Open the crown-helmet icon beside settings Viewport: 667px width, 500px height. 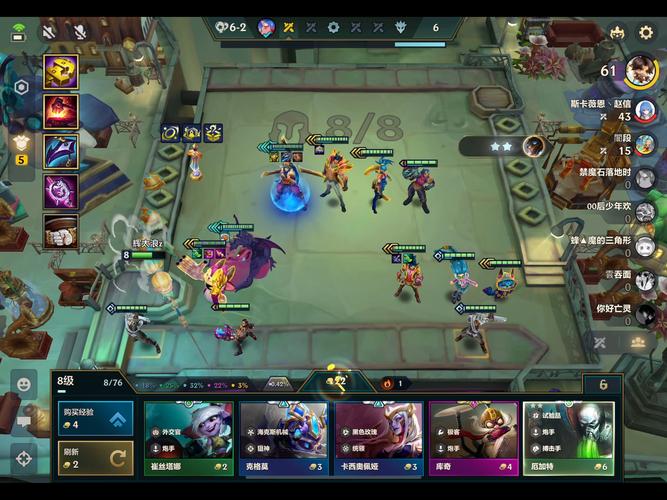[x=617, y=33]
